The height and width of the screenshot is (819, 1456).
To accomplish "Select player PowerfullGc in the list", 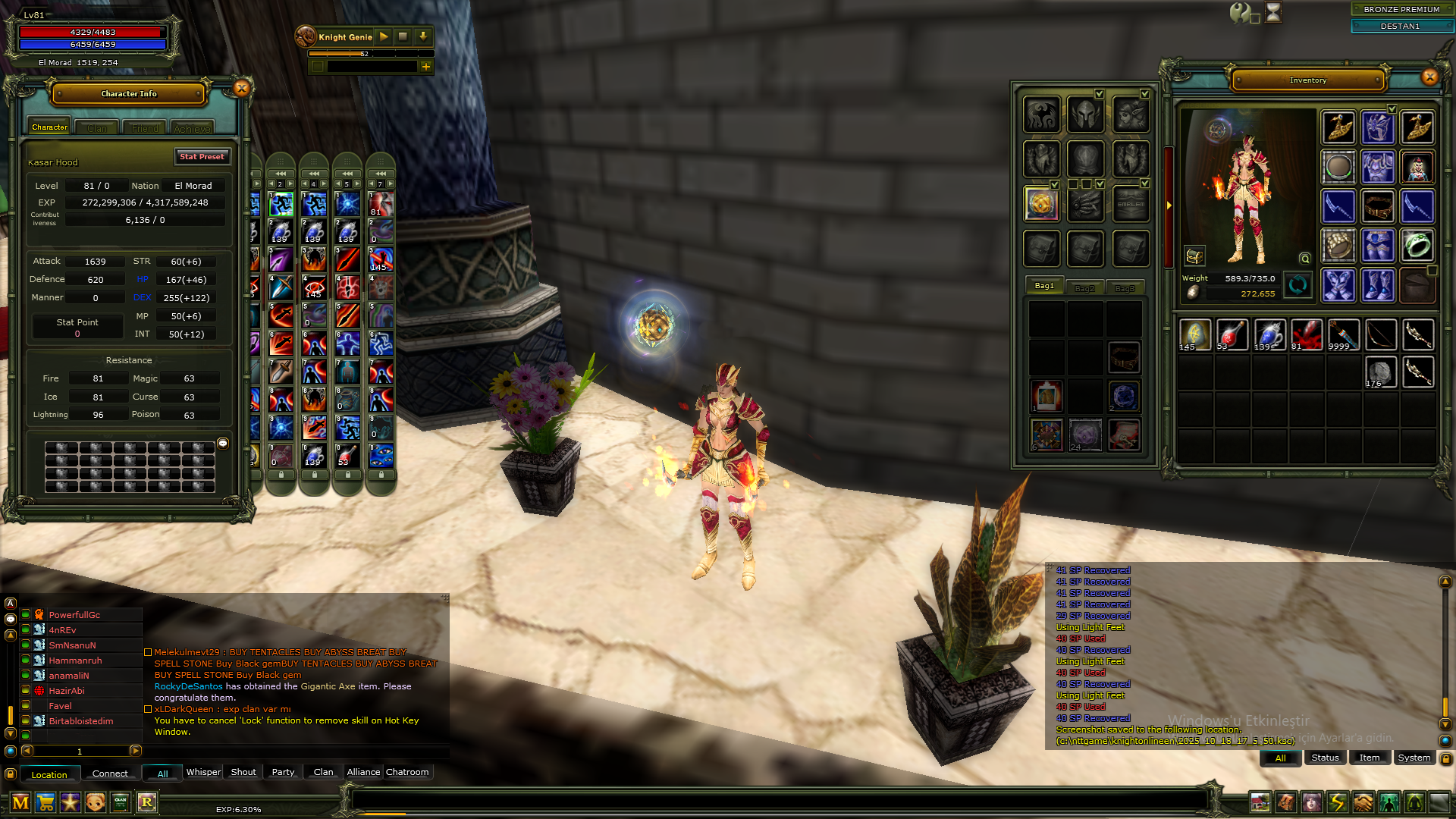I will (x=74, y=615).
